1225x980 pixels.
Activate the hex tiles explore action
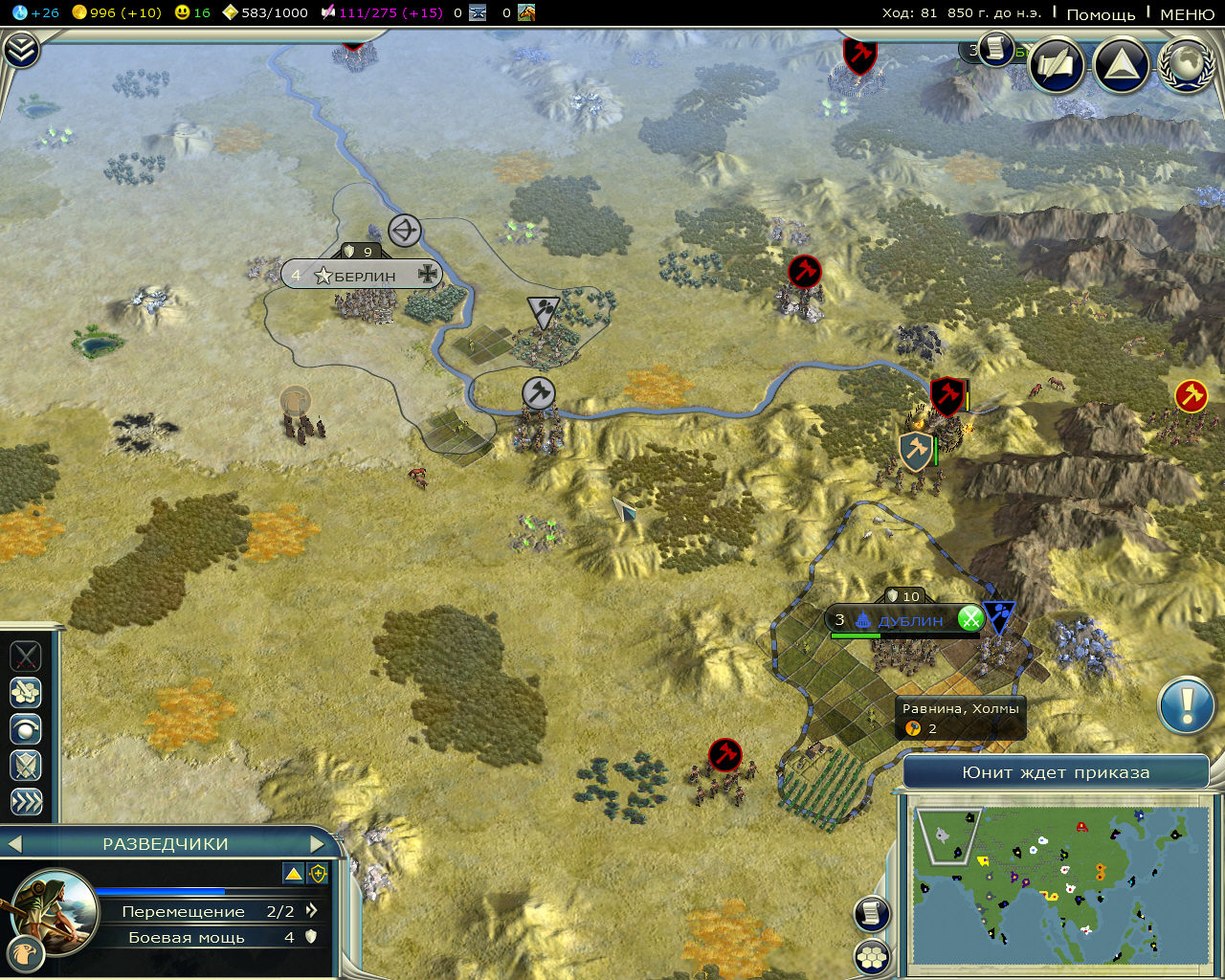26,692
